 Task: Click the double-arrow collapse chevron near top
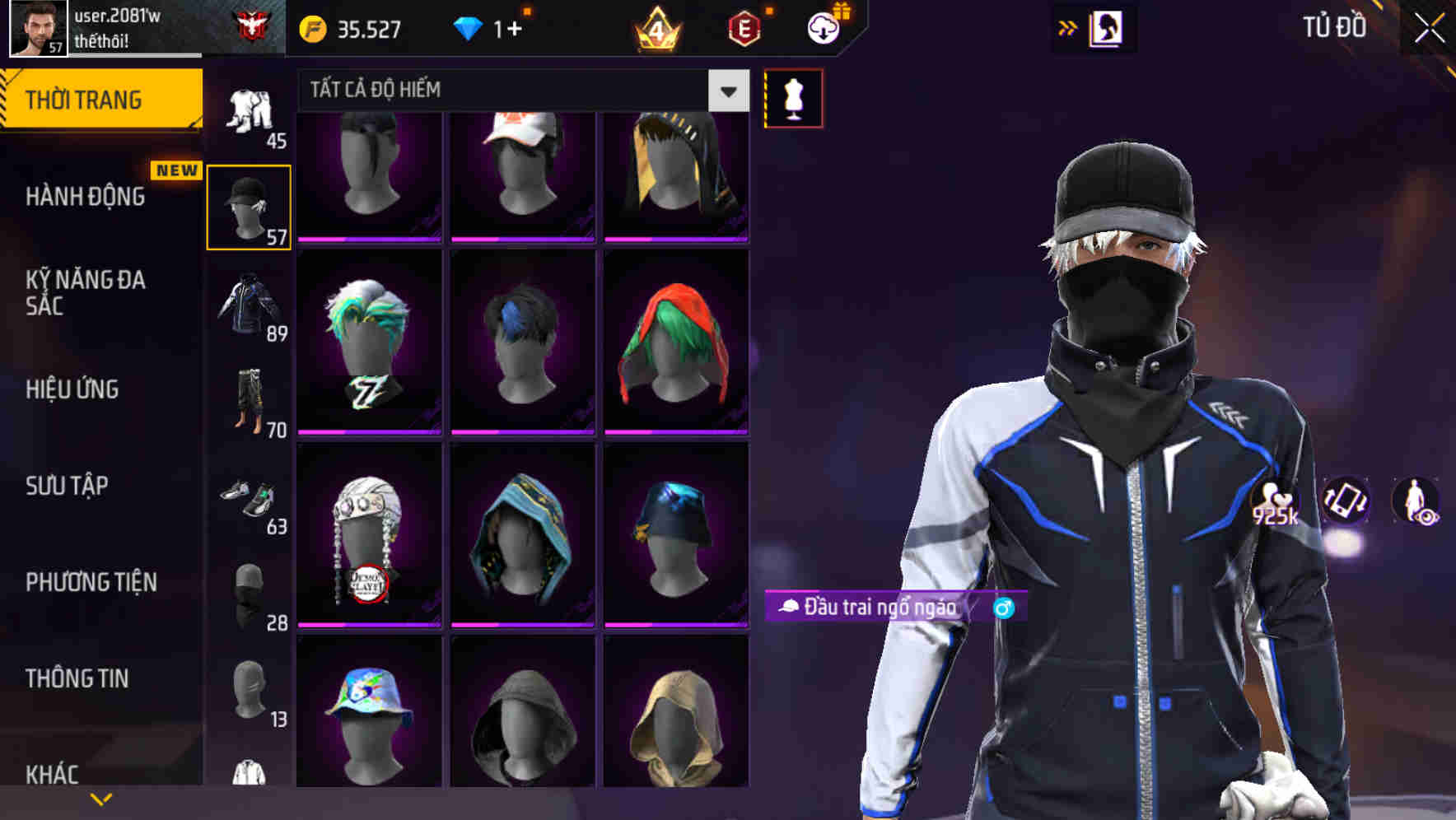click(x=1068, y=27)
